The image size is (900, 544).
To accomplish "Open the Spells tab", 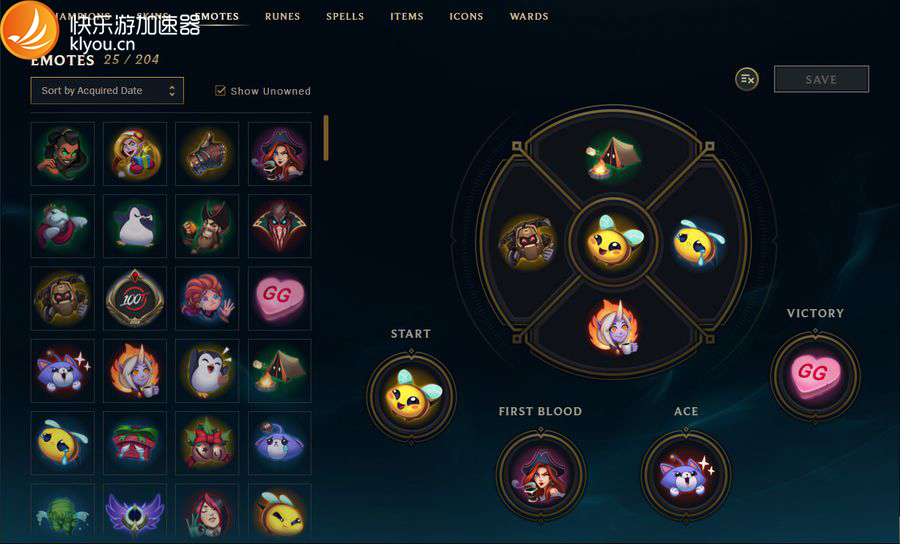I will tap(345, 17).
